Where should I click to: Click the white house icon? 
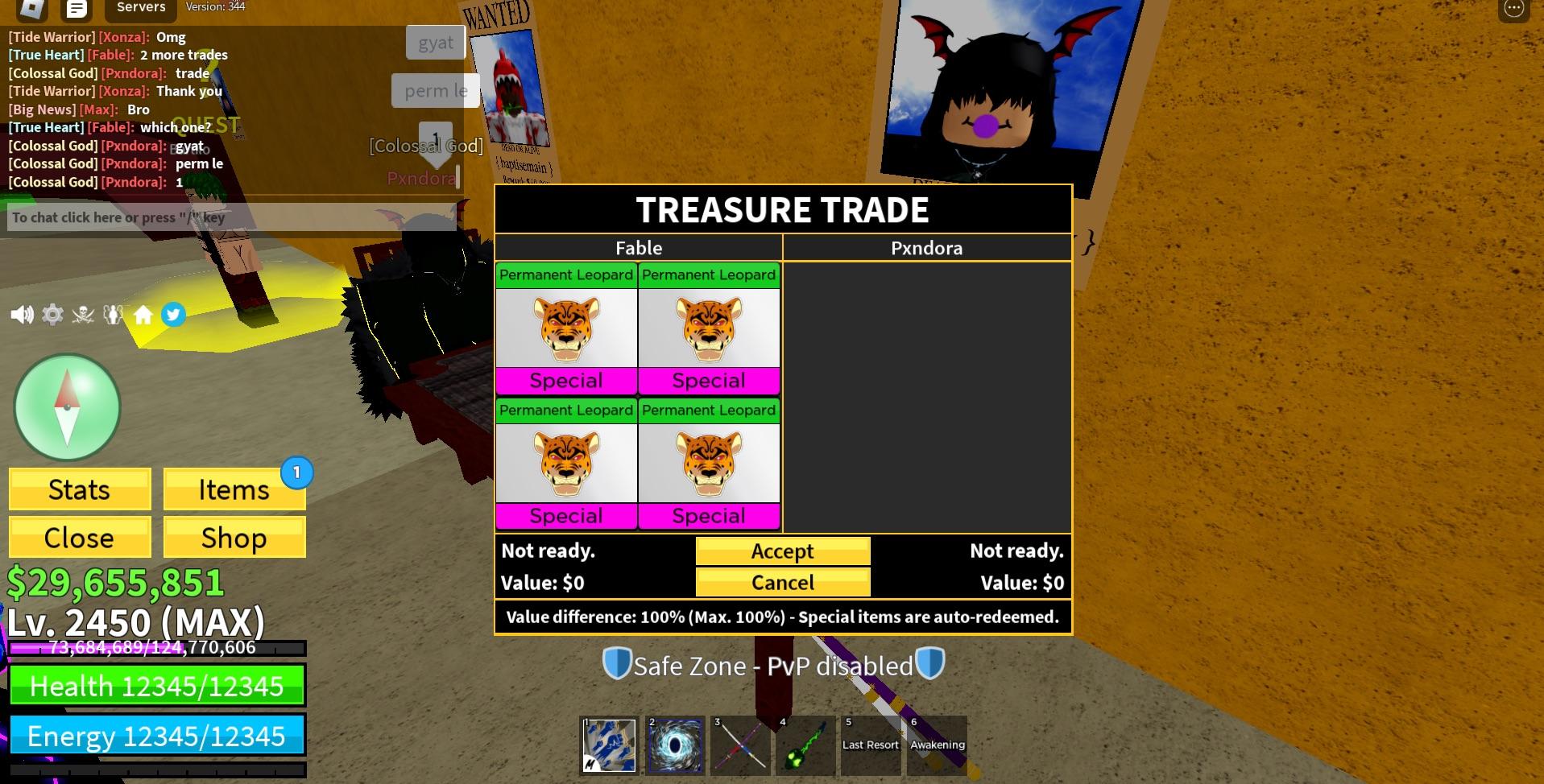[x=143, y=315]
